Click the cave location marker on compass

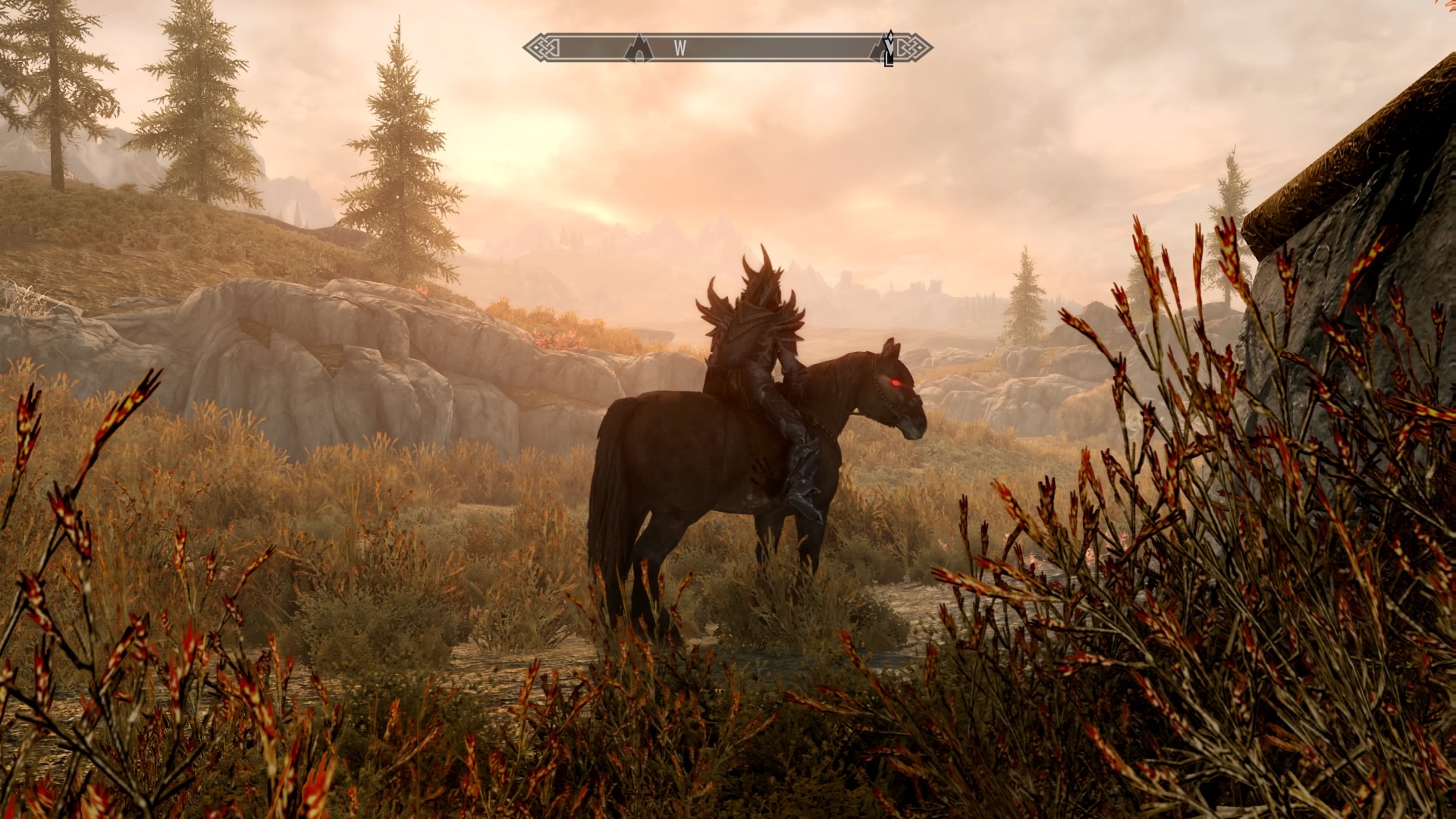pos(639,48)
